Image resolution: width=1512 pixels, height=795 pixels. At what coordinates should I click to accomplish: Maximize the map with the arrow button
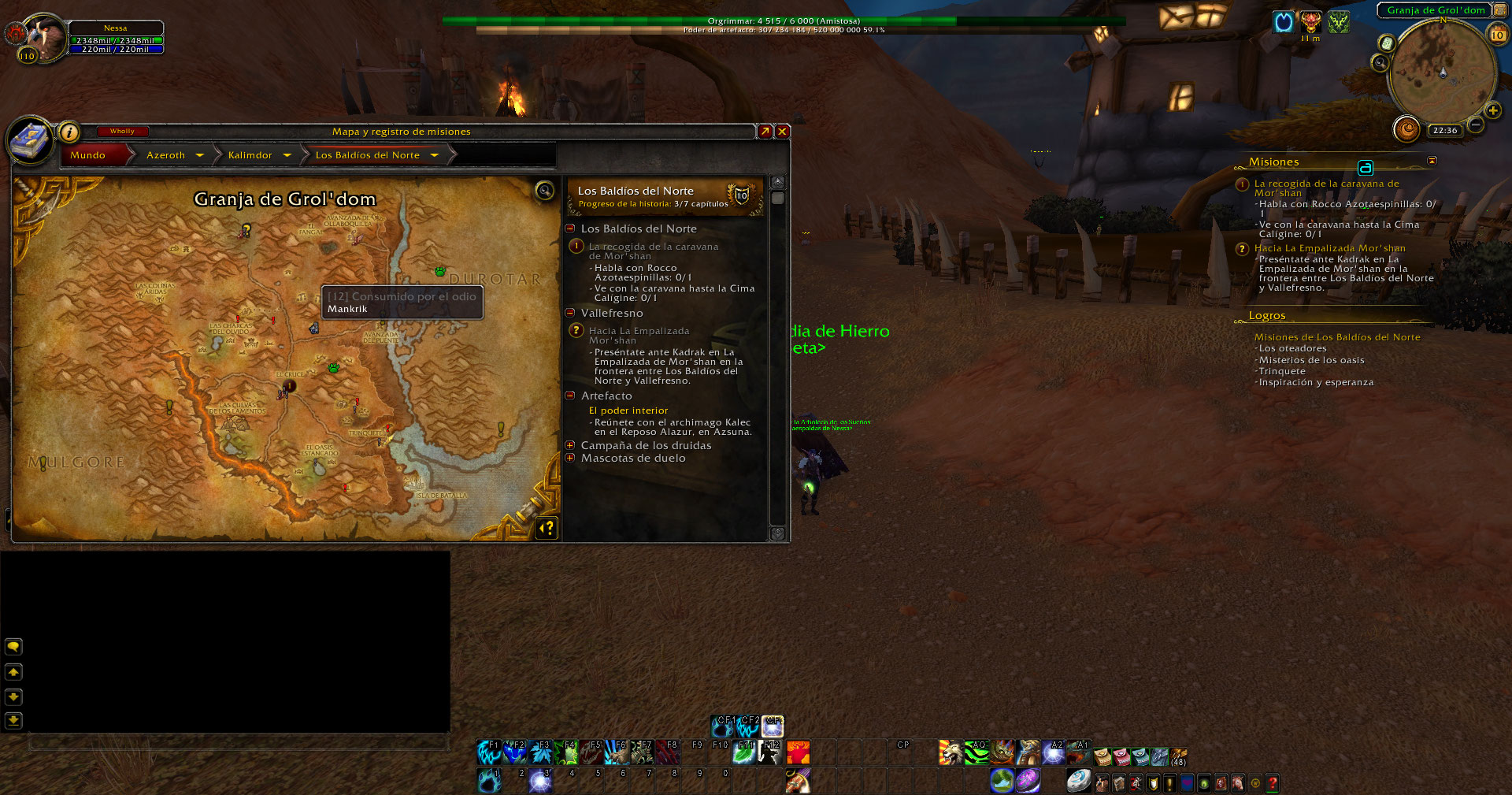click(765, 132)
